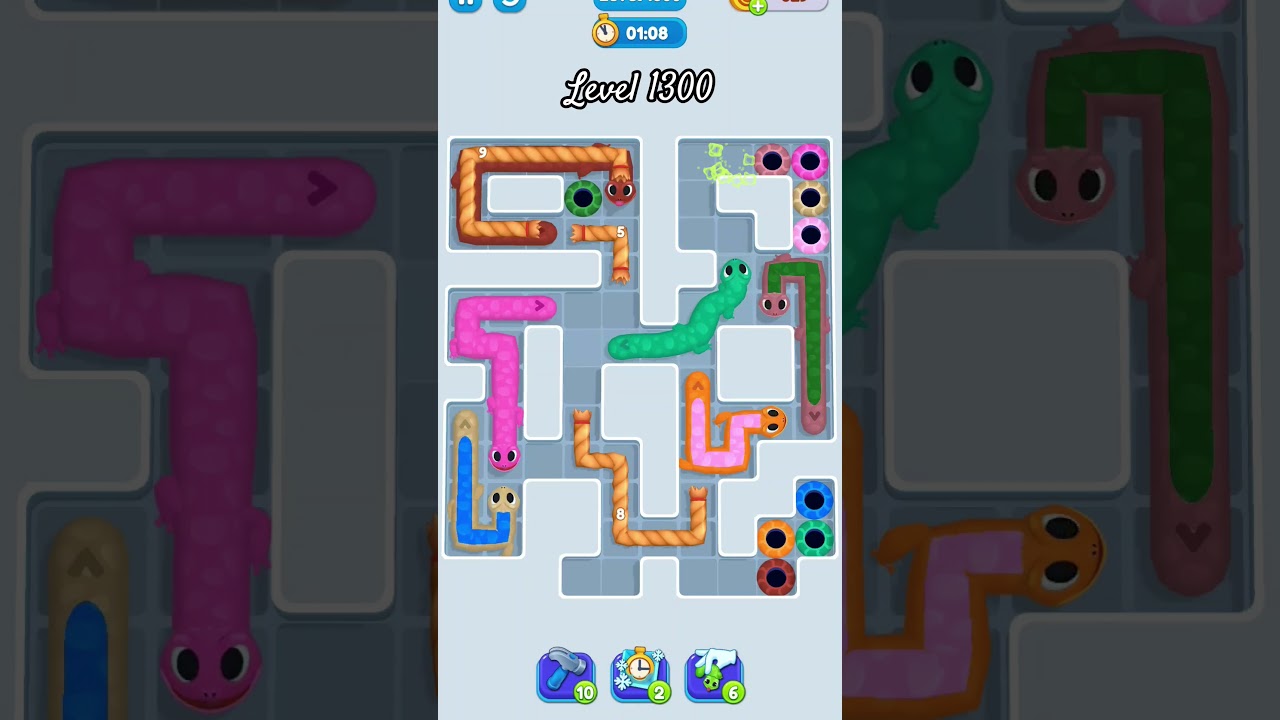Select the beige snake's head
This screenshot has height=720, width=1280.
[x=503, y=497]
